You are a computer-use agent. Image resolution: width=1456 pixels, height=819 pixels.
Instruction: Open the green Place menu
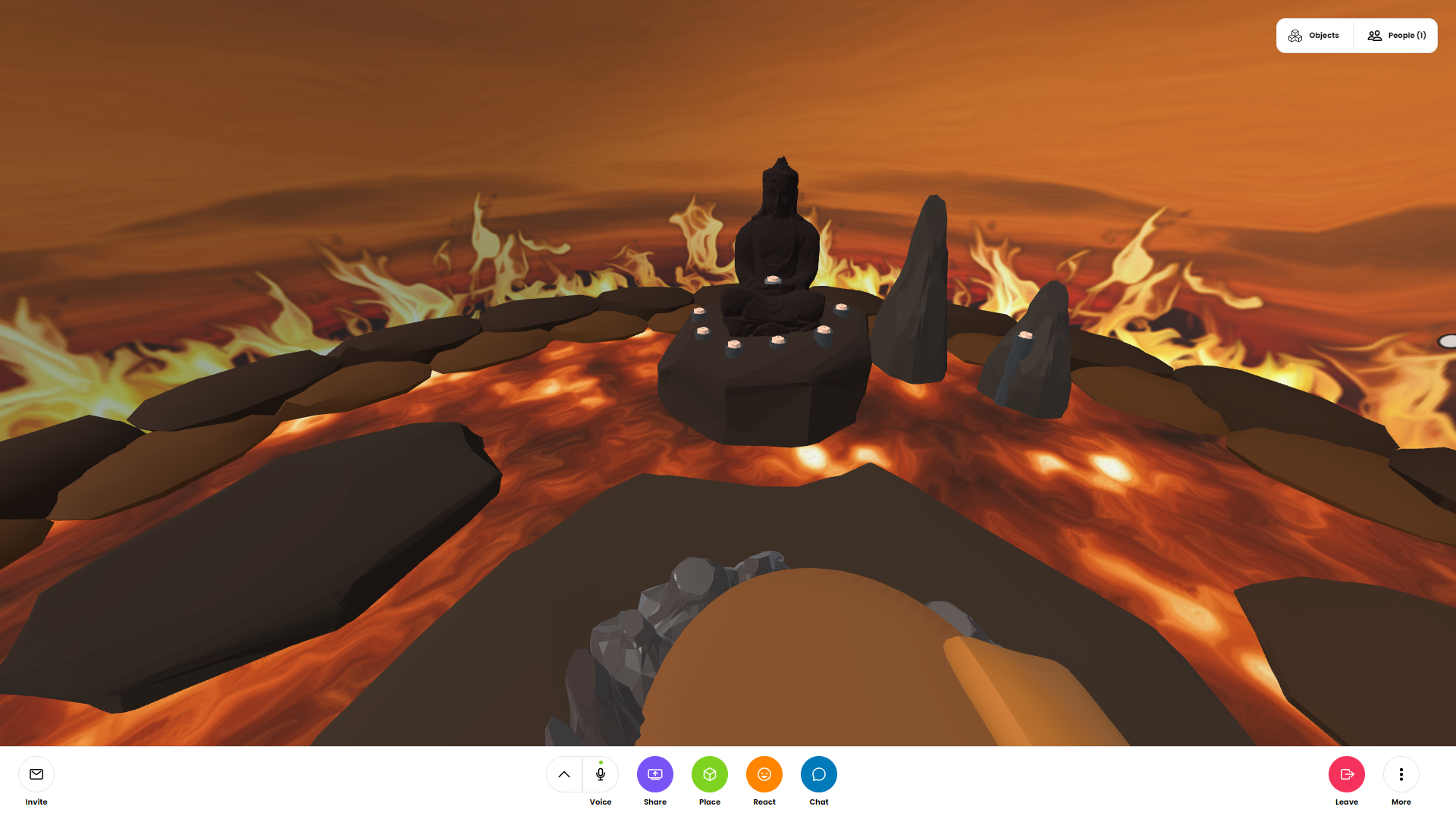click(710, 774)
